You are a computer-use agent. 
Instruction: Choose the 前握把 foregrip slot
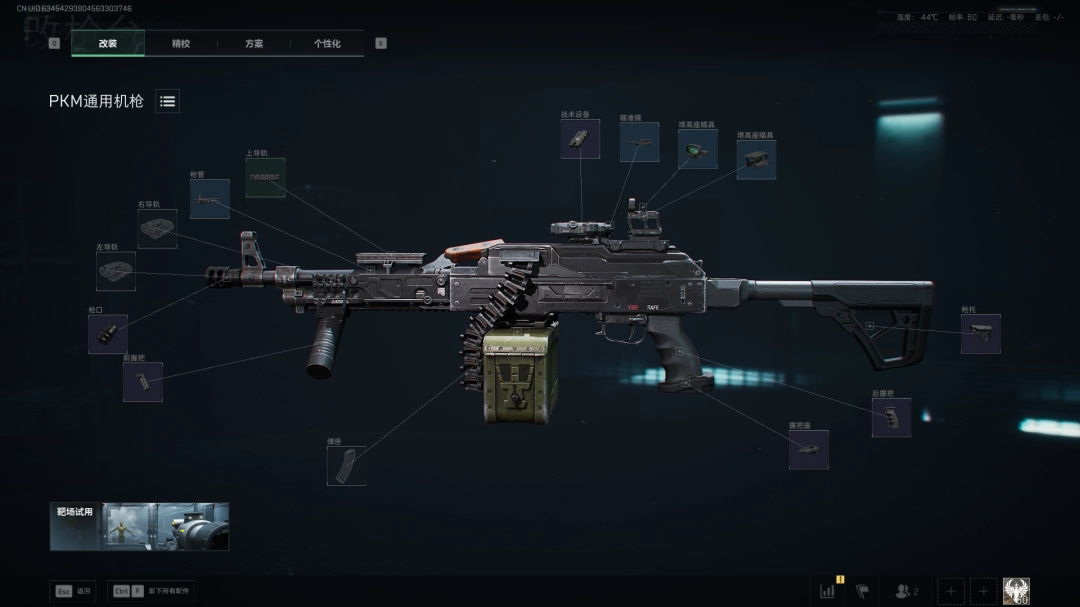click(x=143, y=382)
